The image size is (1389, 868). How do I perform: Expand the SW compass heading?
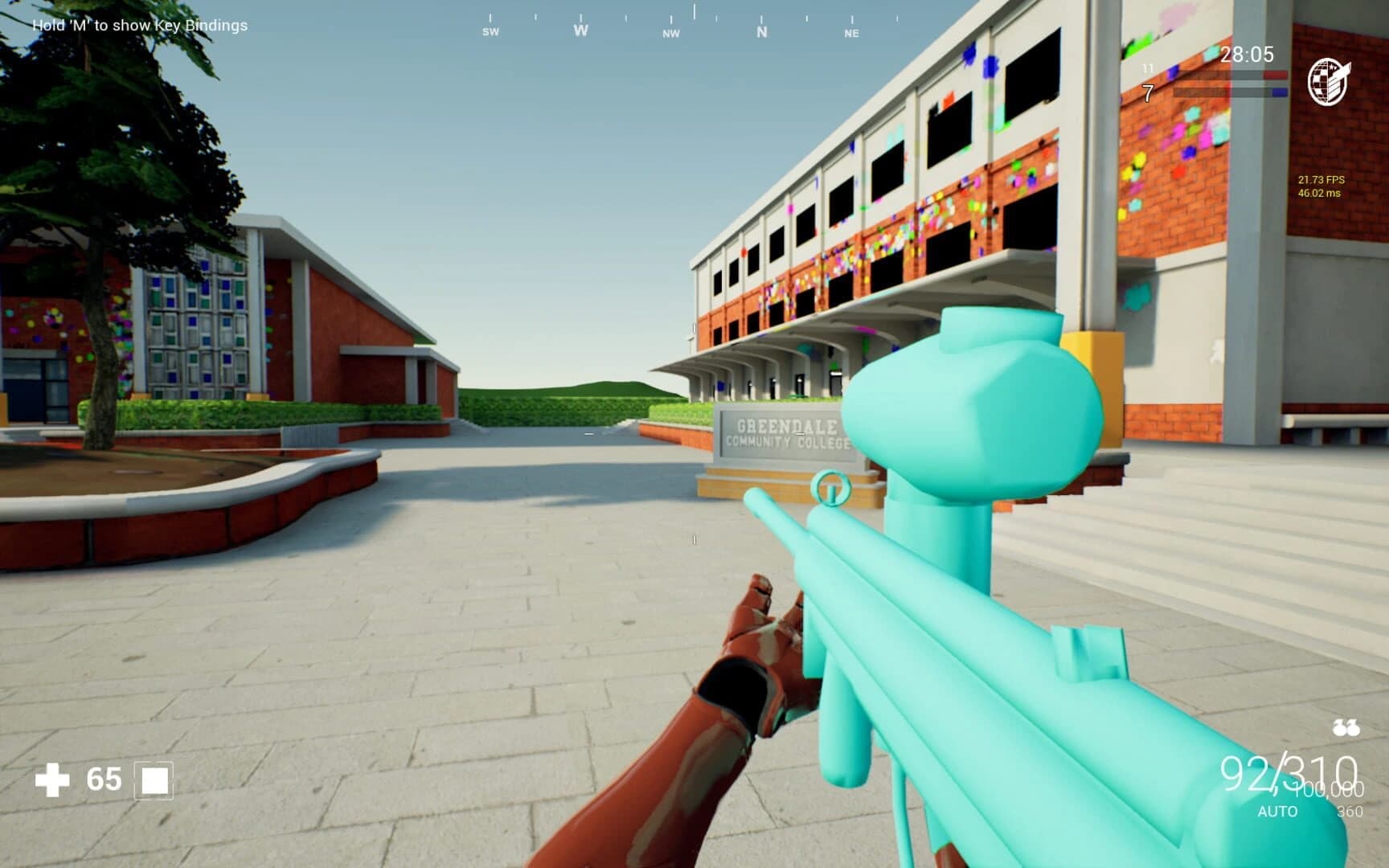pos(491,32)
